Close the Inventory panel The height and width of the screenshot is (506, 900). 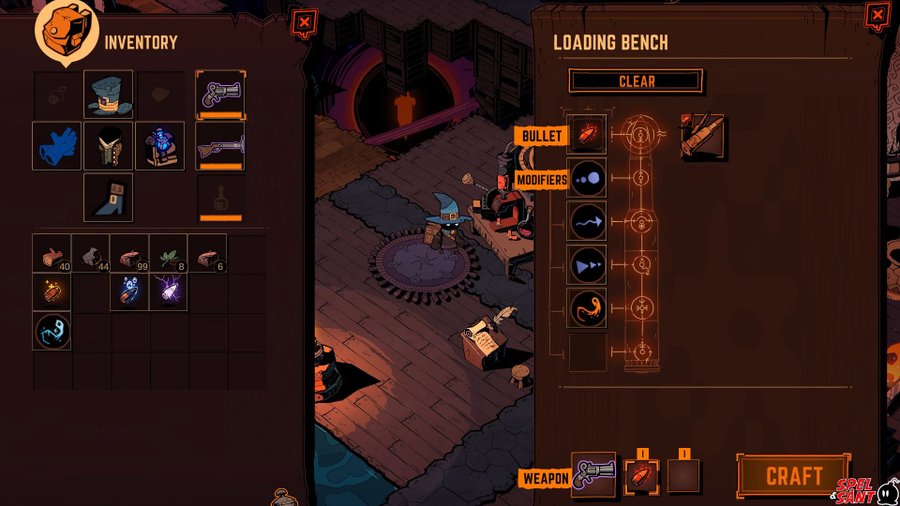pos(304,21)
